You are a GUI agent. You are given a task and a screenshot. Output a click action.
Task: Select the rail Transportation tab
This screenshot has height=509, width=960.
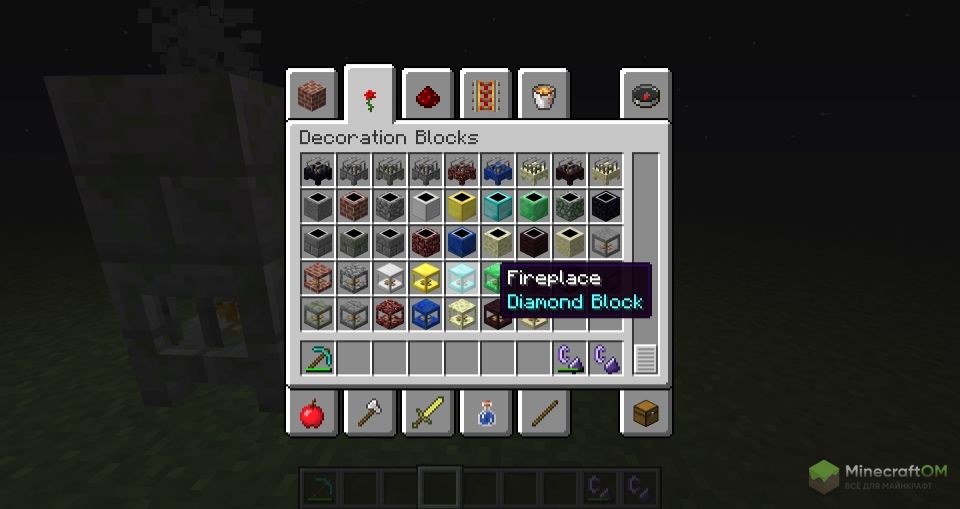tap(486, 96)
